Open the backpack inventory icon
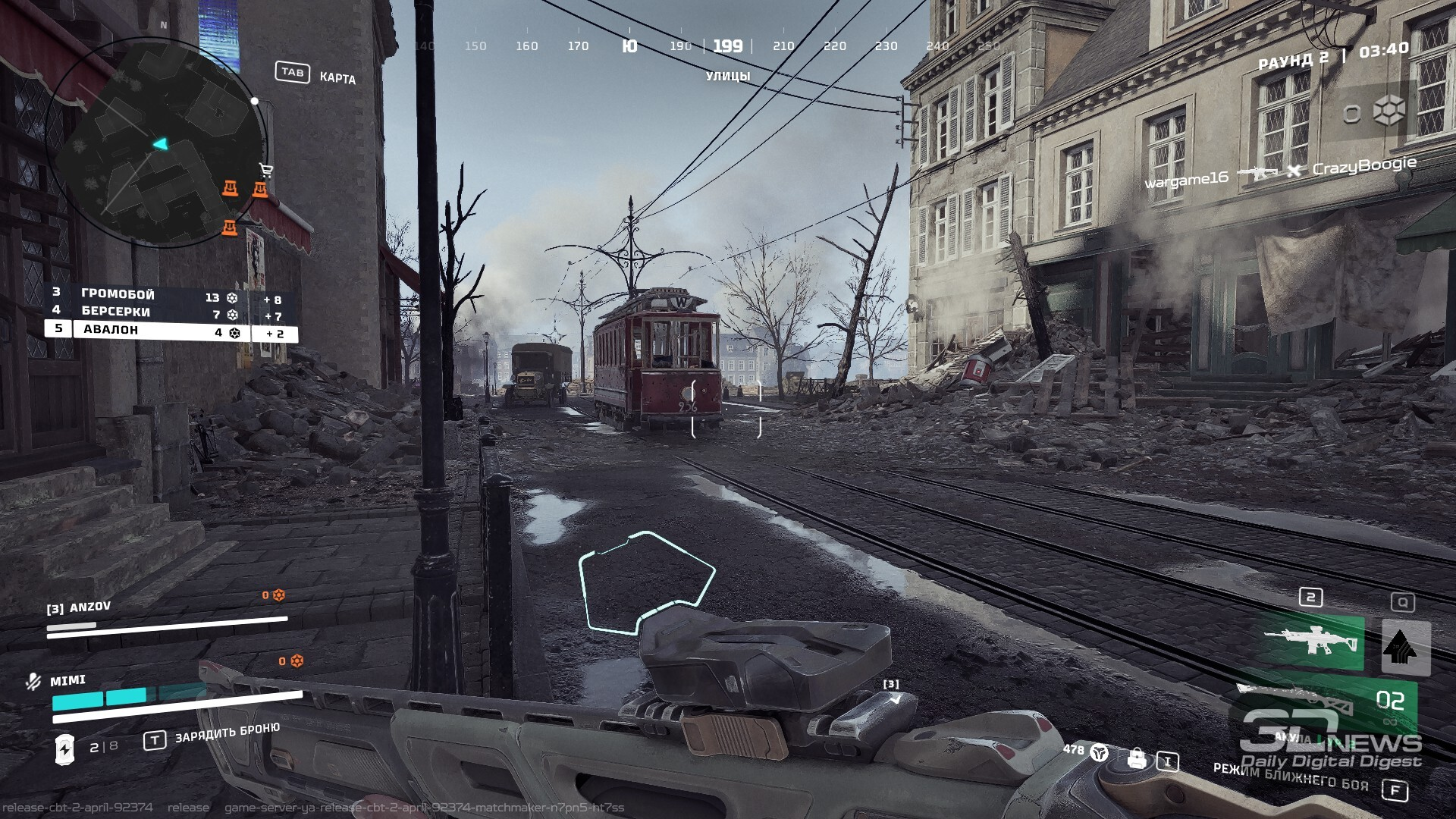The width and height of the screenshot is (1456, 819). point(1136,758)
